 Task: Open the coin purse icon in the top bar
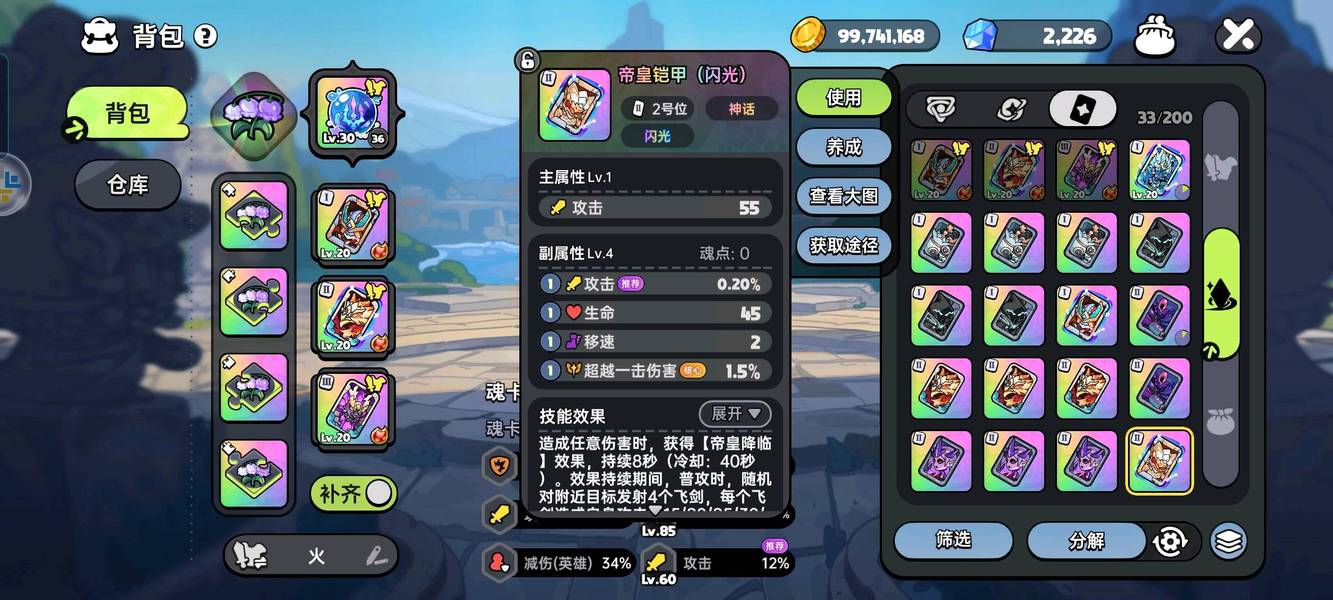(1155, 37)
